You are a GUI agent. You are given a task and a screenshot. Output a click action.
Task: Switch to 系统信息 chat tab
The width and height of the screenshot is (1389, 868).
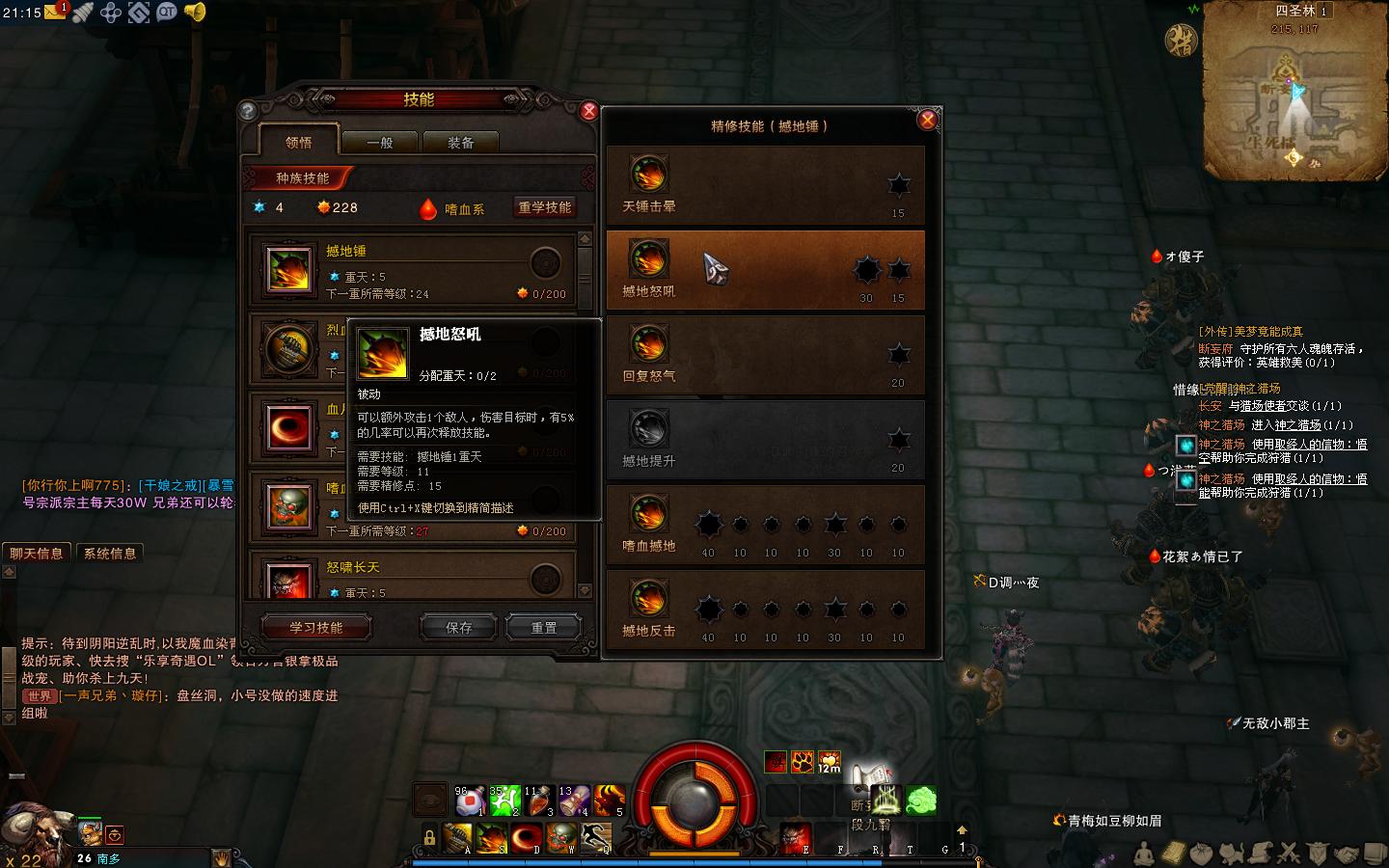click(110, 554)
